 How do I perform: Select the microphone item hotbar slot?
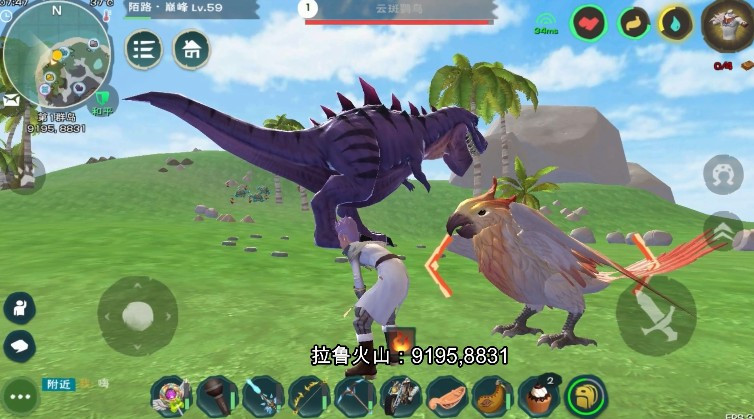click(x=216, y=396)
